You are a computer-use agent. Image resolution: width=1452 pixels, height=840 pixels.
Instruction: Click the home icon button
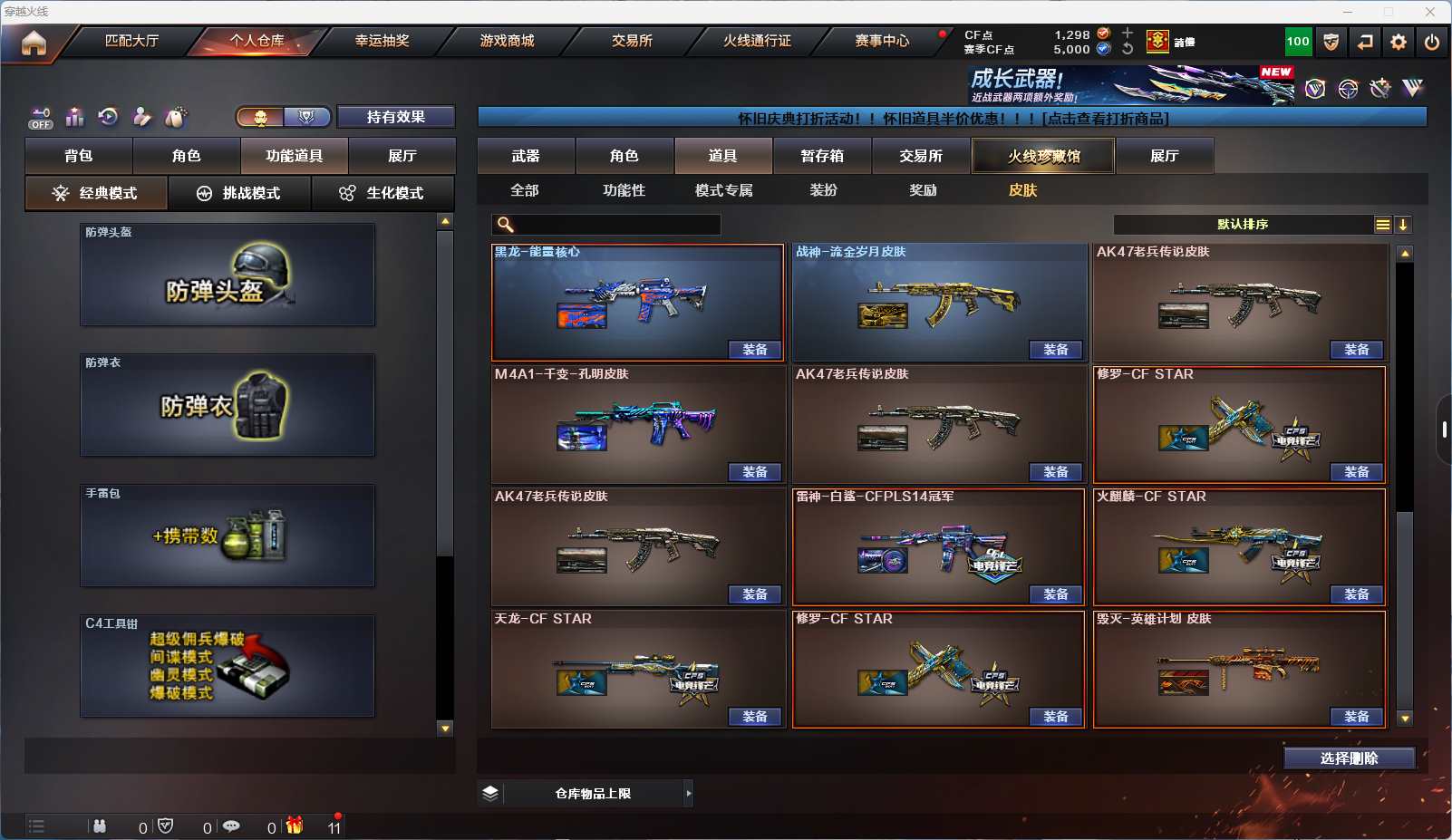coord(34,43)
